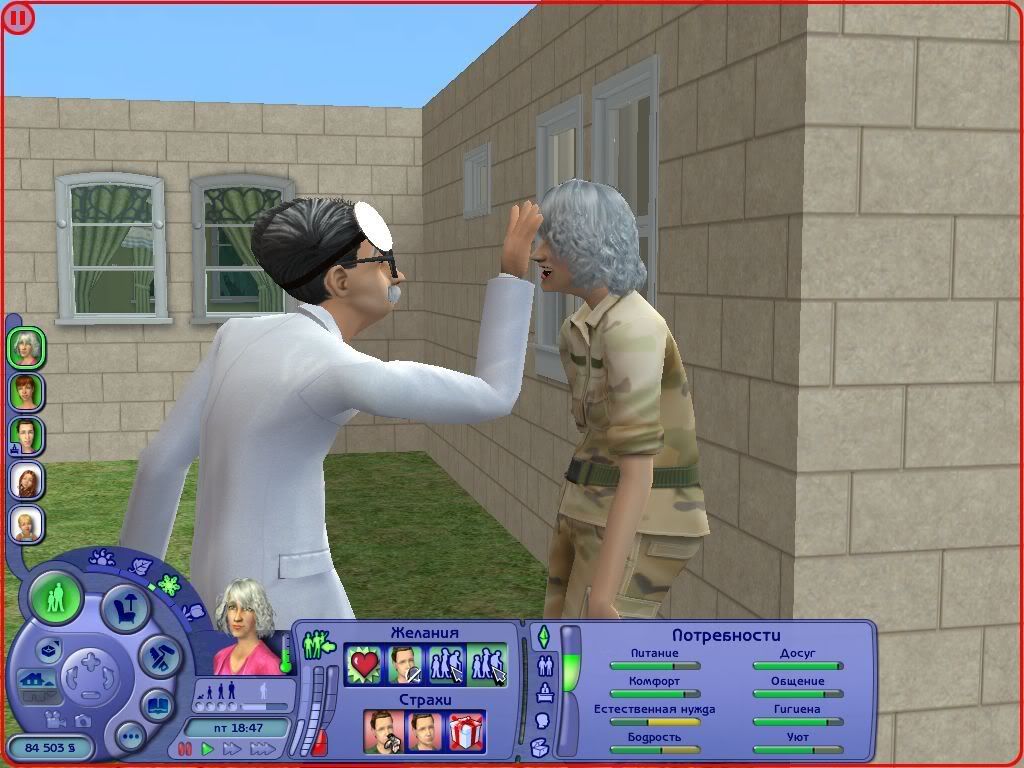Set the game speed to triple fast-forward
The image size is (1024, 768).
262,748
